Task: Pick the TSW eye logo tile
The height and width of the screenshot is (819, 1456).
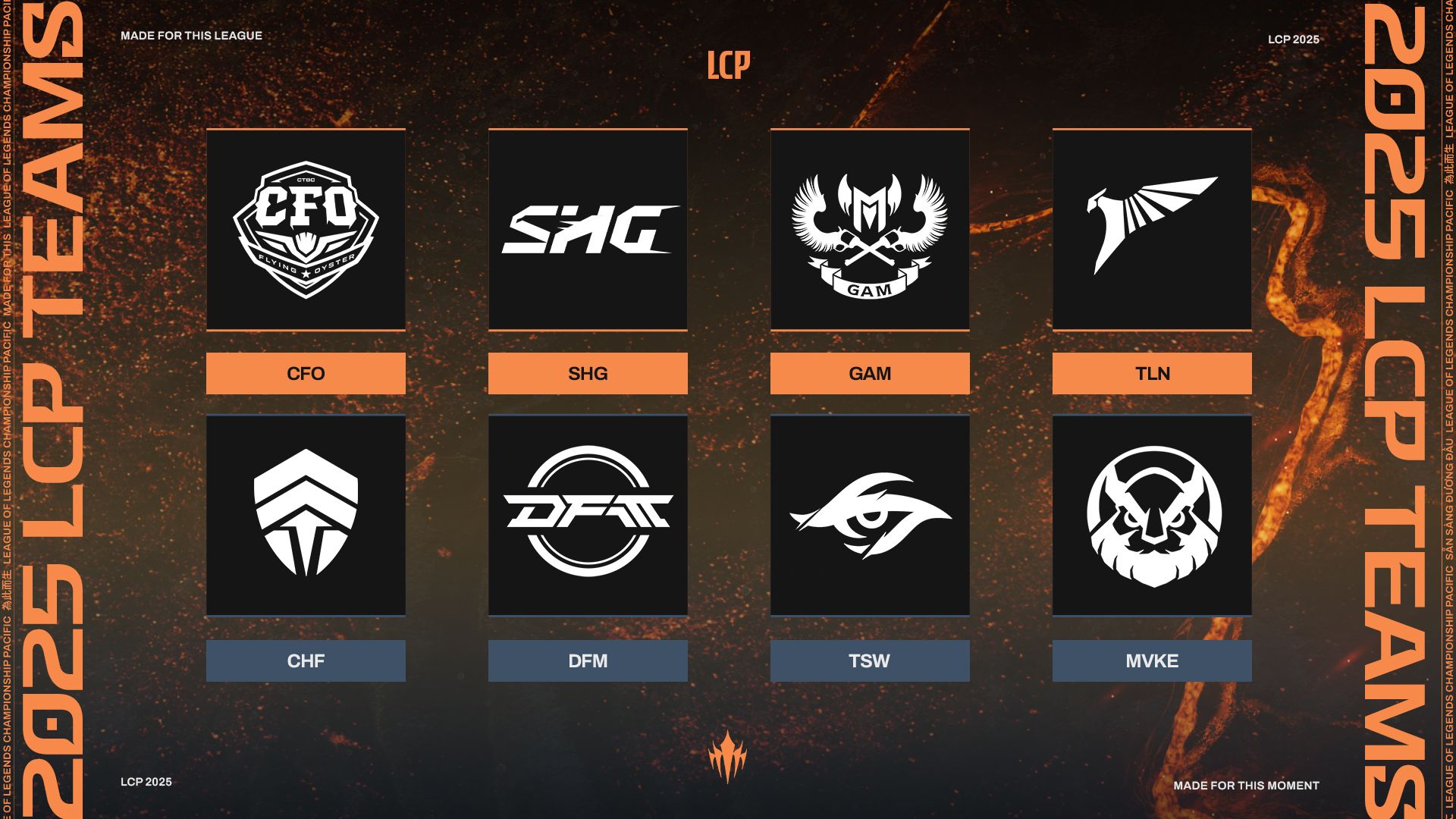Action: click(x=870, y=516)
